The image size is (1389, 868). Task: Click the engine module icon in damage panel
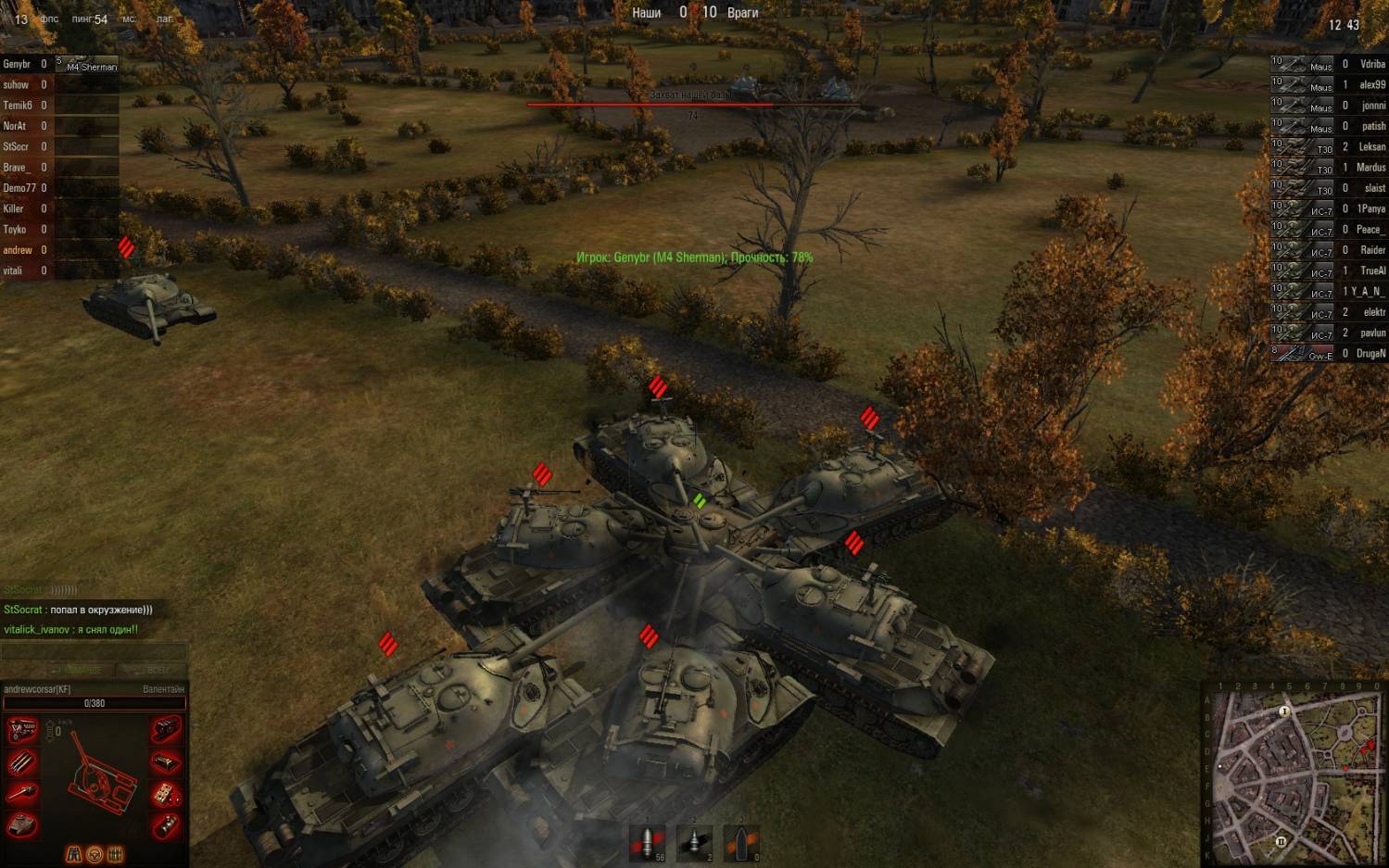click(22, 731)
